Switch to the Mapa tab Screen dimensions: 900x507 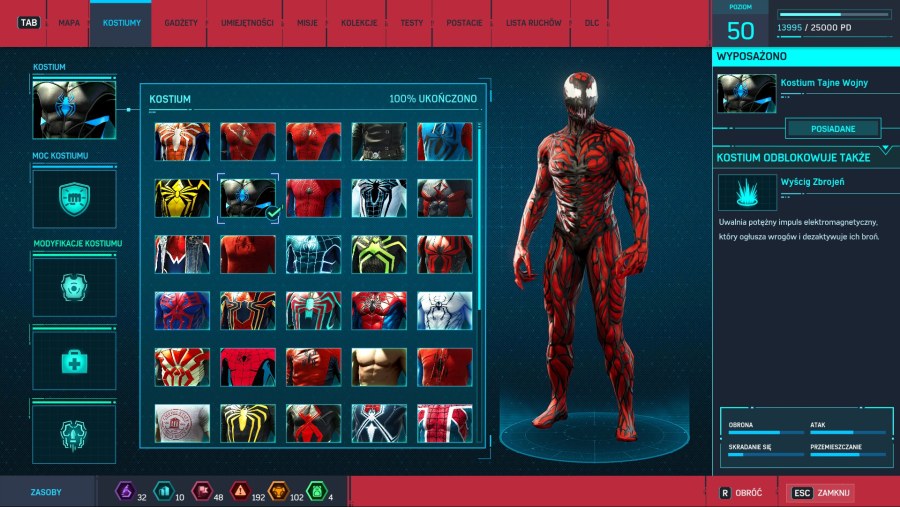click(69, 22)
